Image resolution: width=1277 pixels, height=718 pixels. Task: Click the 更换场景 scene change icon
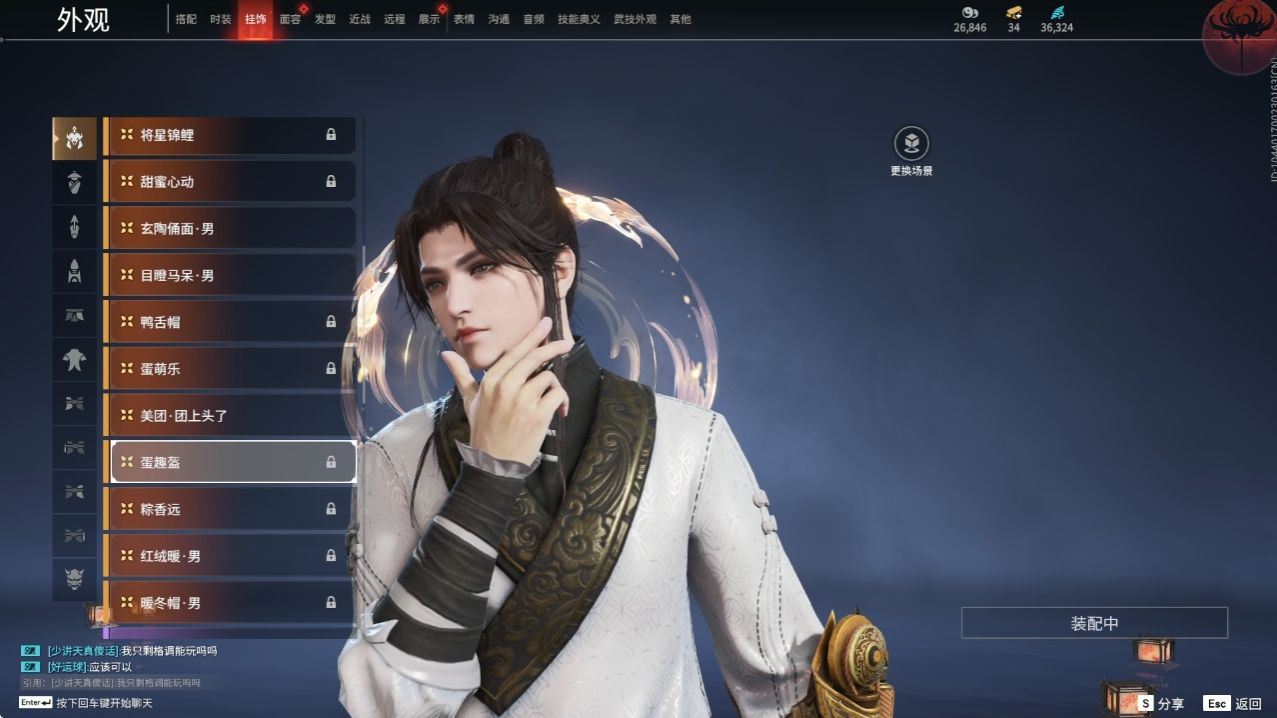click(911, 145)
